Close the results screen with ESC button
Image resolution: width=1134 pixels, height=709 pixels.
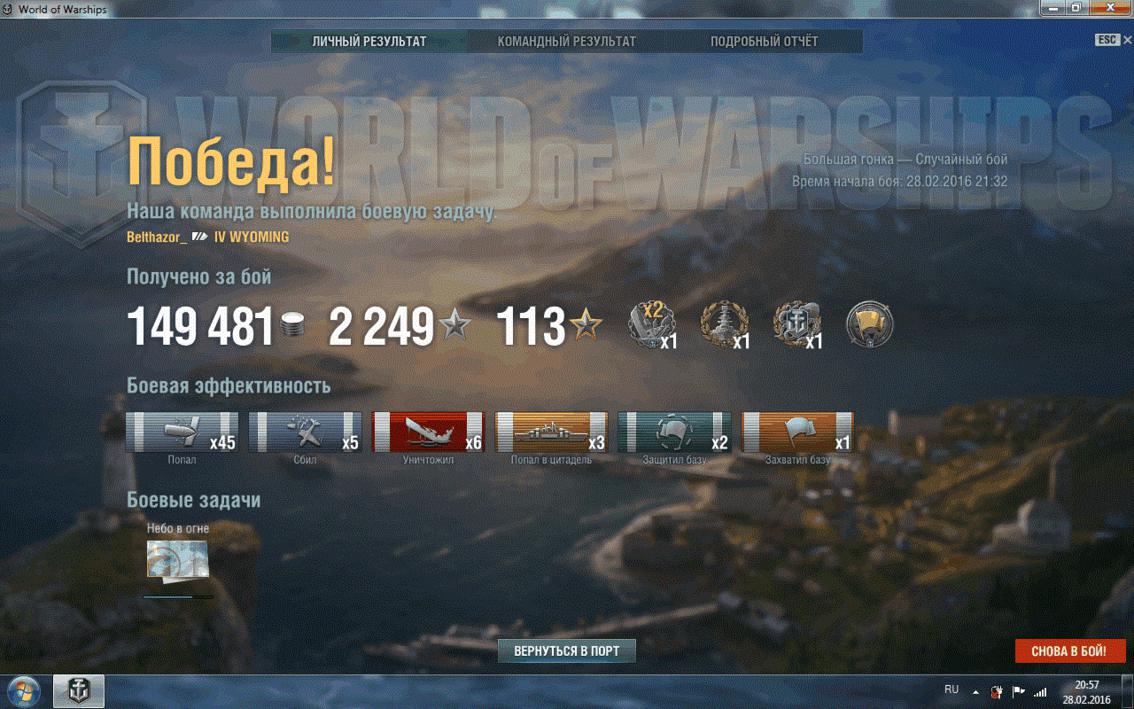tap(1107, 40)
